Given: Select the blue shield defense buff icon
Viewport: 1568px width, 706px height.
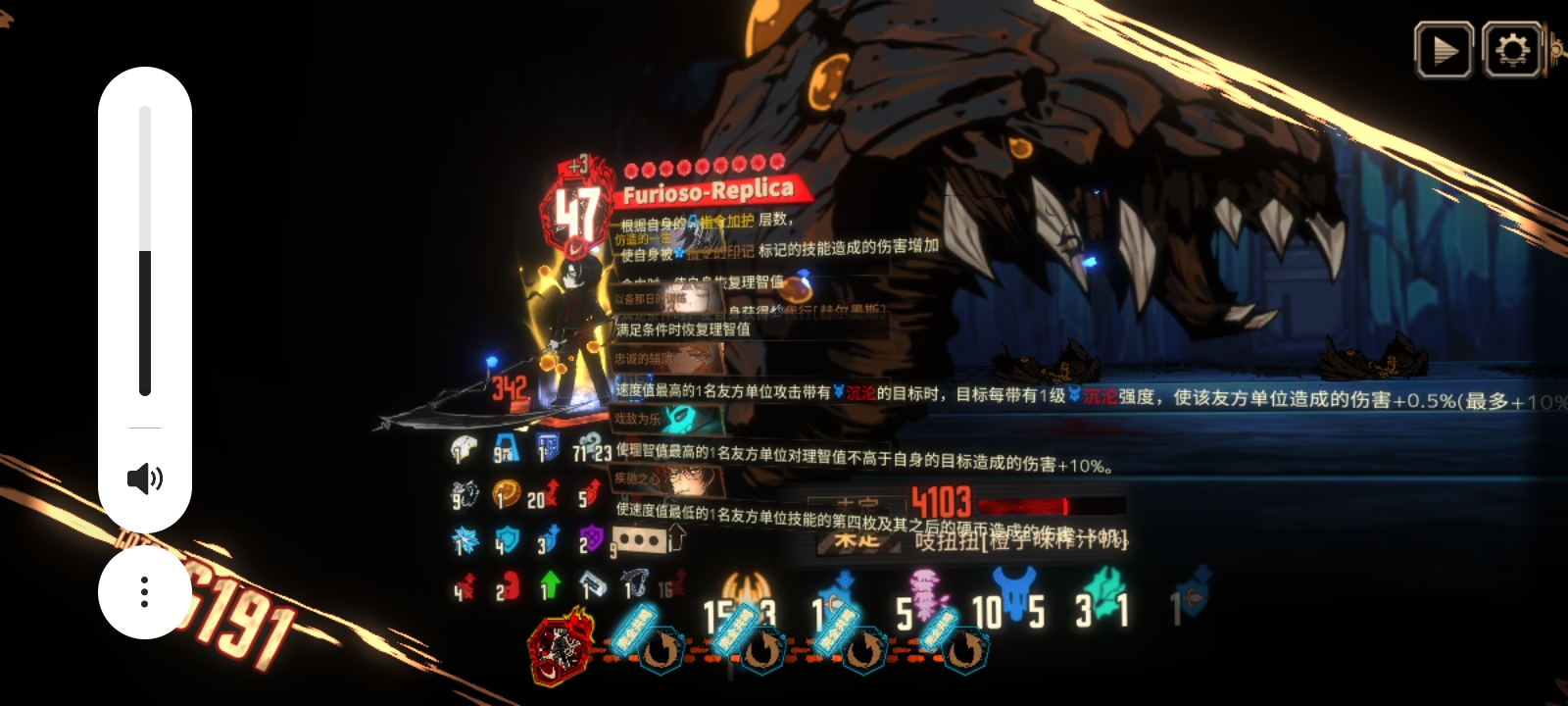Looking at the screenshot, I should coord(506,537).
